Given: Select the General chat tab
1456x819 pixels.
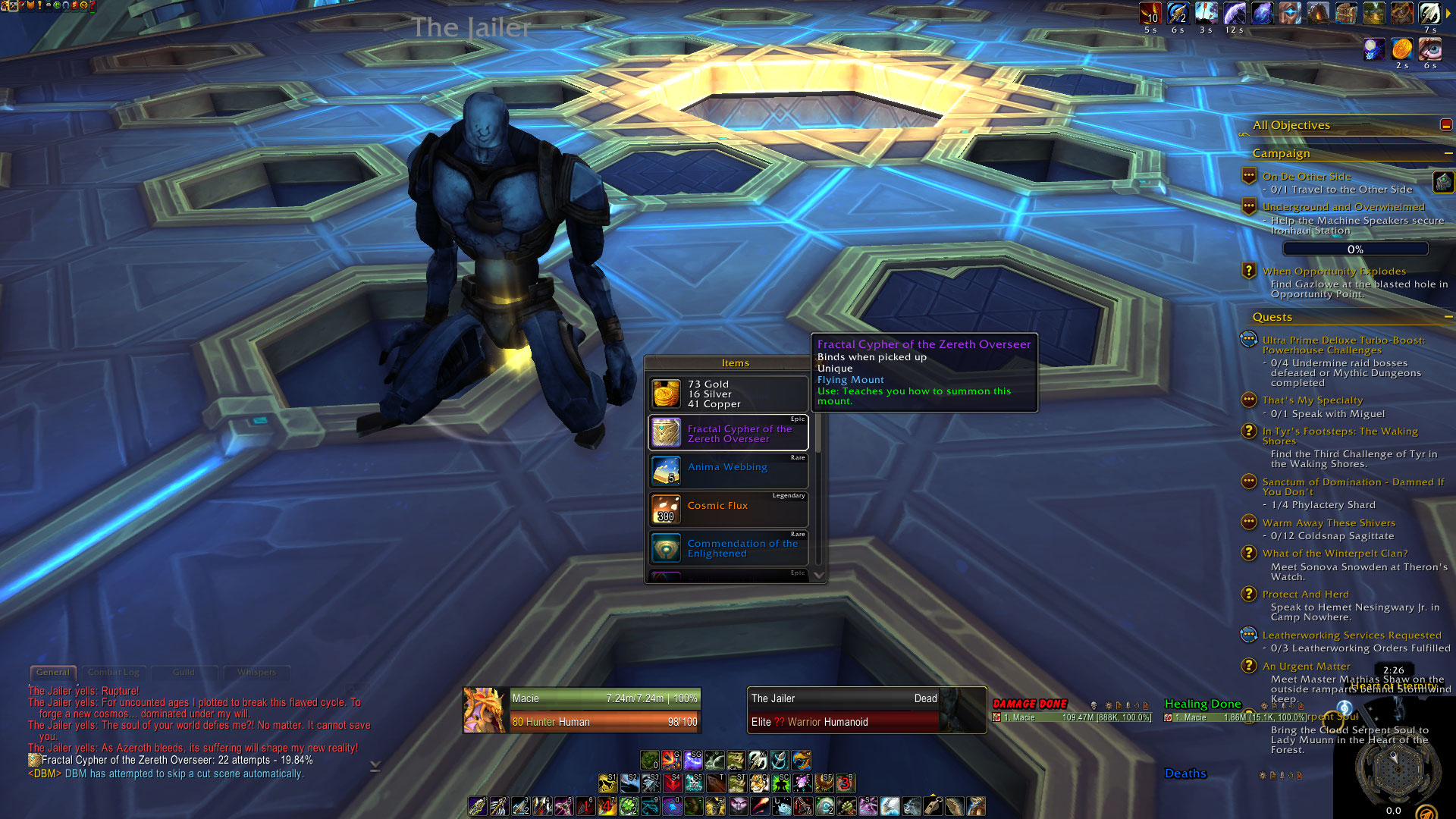Looking at the screenshot, I should (53, 673).
